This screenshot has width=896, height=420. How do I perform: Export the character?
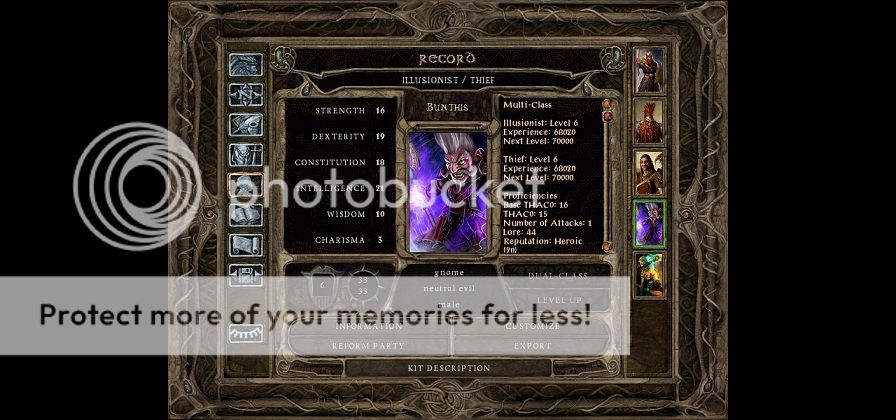click(x=532, y=346)
